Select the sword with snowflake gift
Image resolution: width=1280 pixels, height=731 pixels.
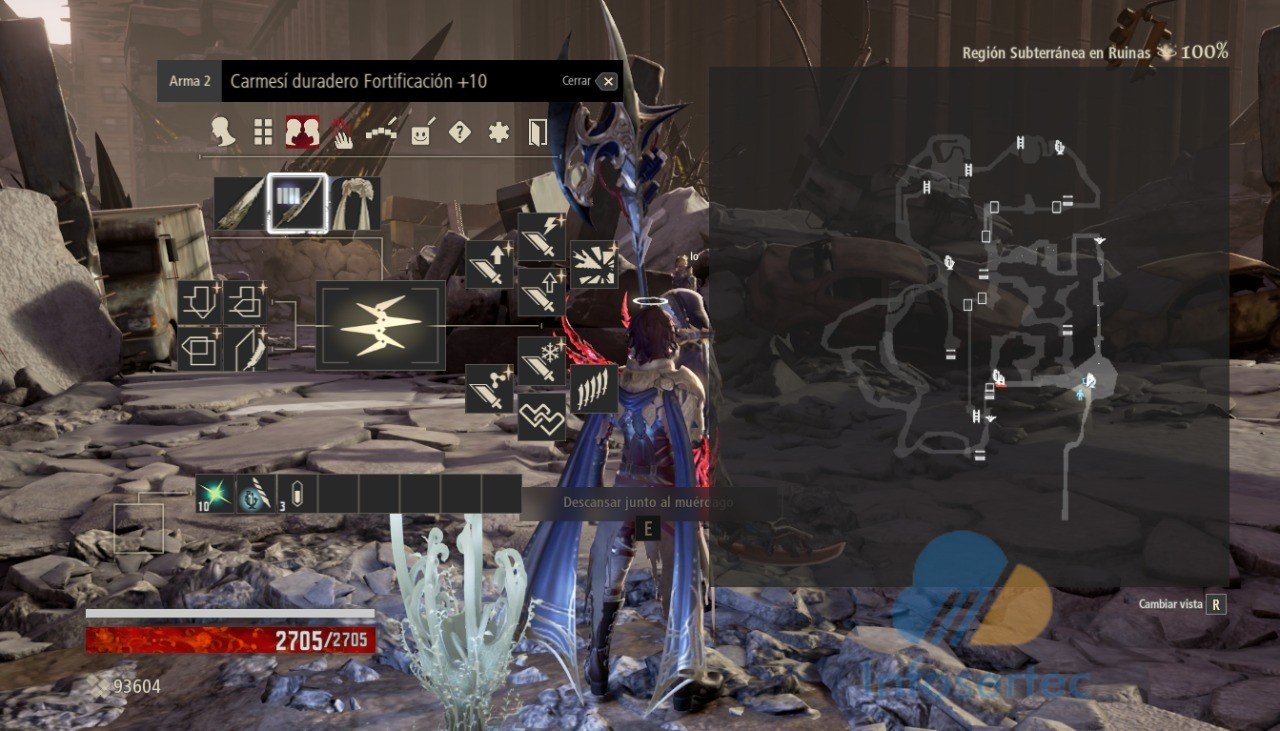point(542,361)
